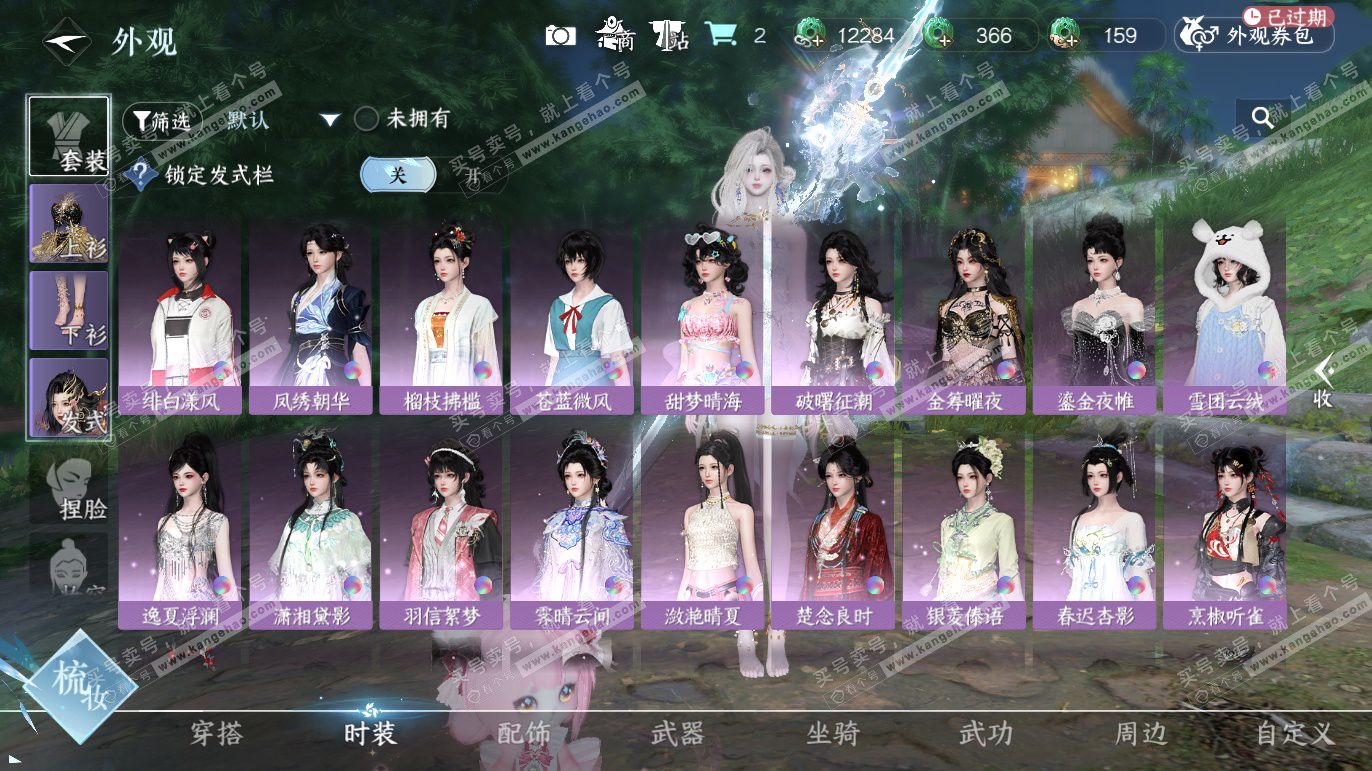1372x771 pixels.
Task: Open the 筛选 filter button
Action: (x=155, y=121)
